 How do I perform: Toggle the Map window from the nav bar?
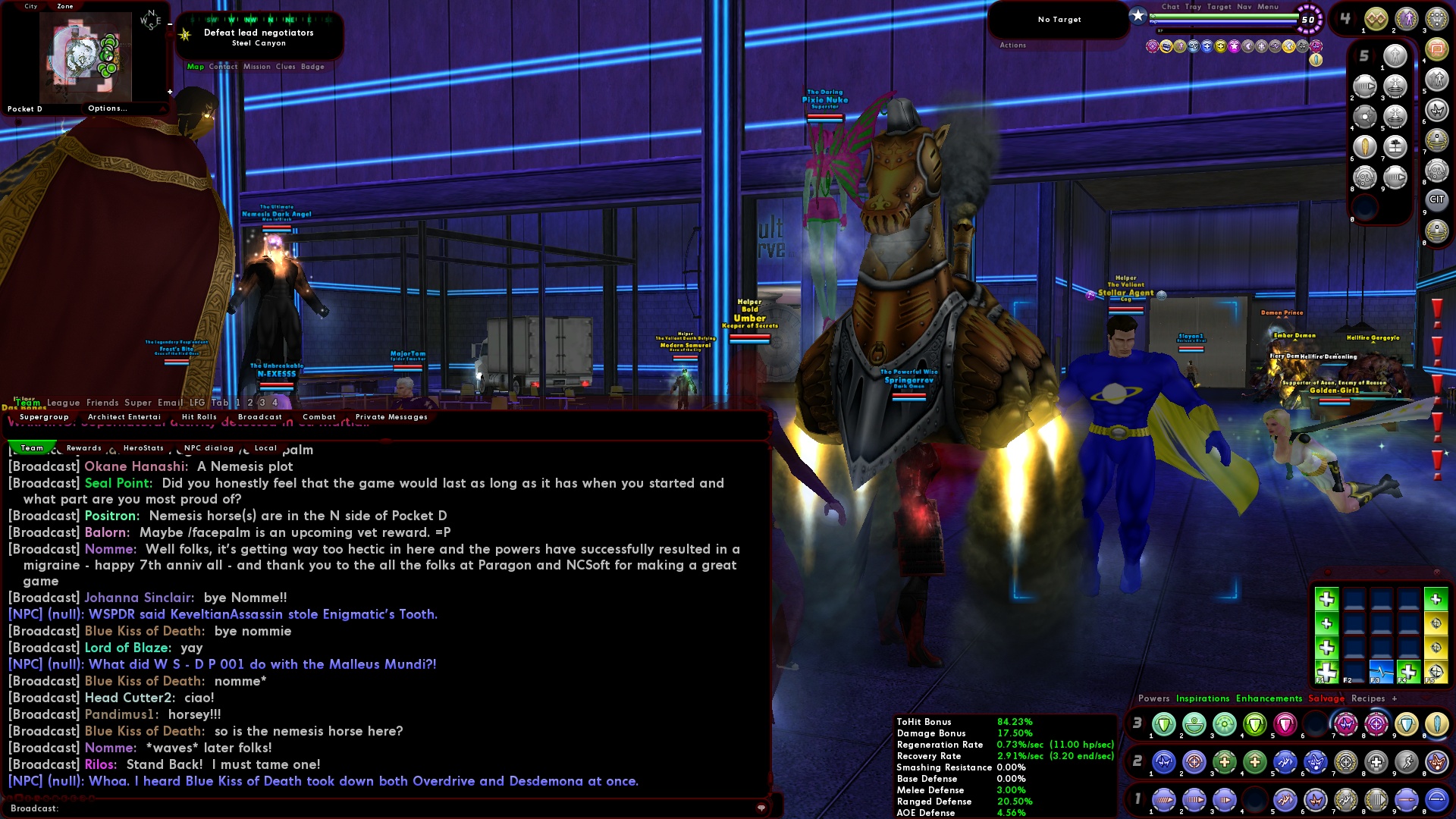[x=194, y=67]
